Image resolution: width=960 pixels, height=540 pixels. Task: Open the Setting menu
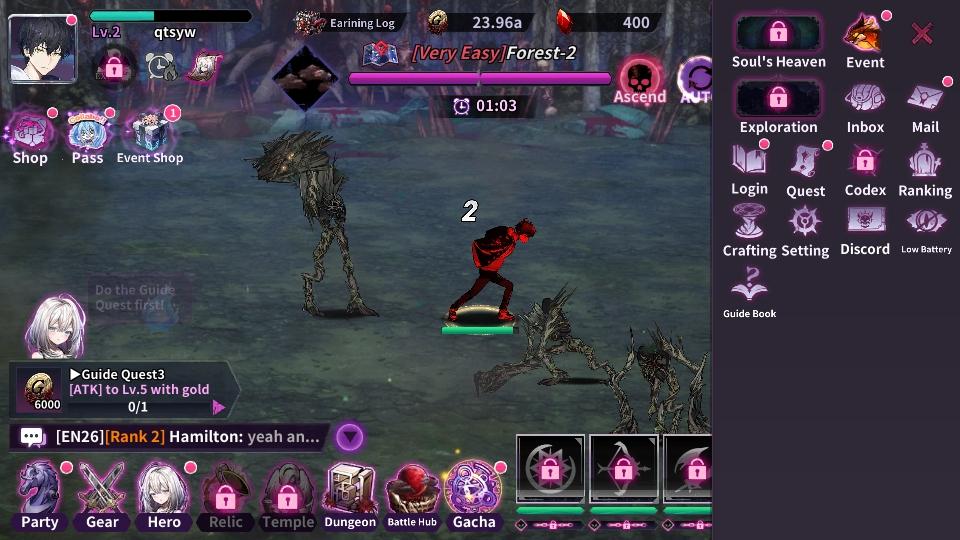coord(805,230)
